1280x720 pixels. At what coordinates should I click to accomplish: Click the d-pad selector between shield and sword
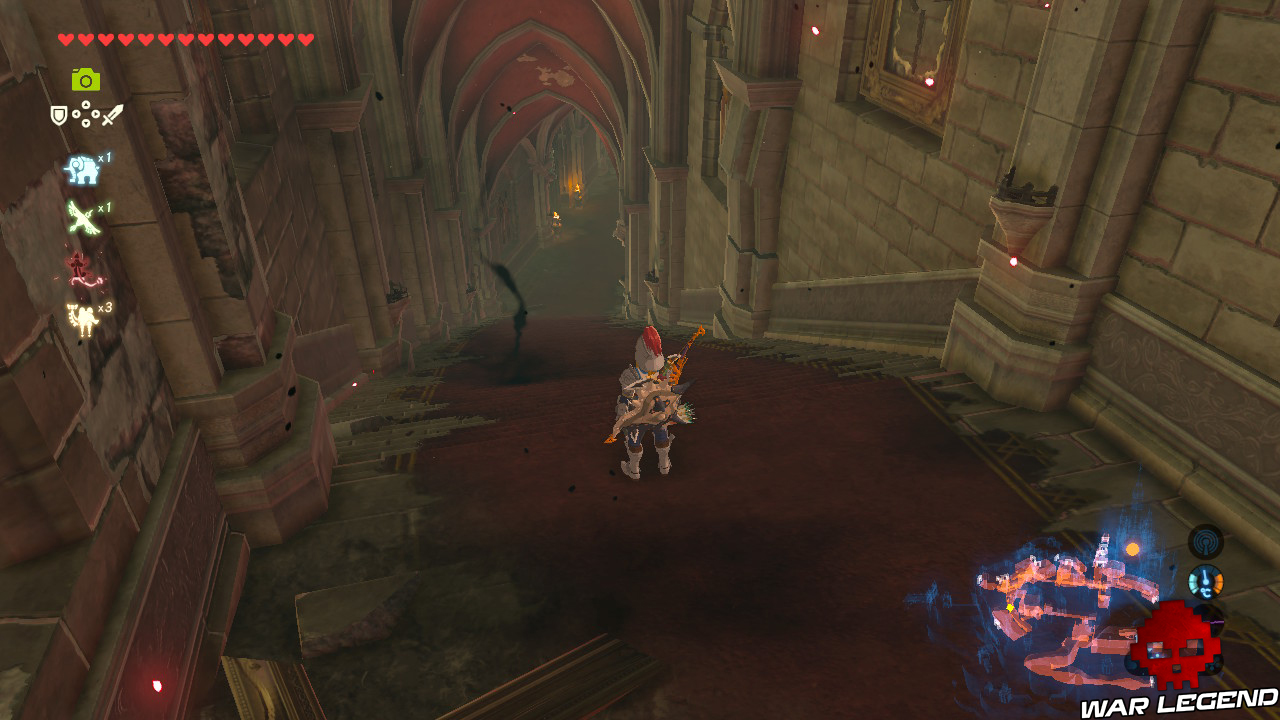click(85, 113)
